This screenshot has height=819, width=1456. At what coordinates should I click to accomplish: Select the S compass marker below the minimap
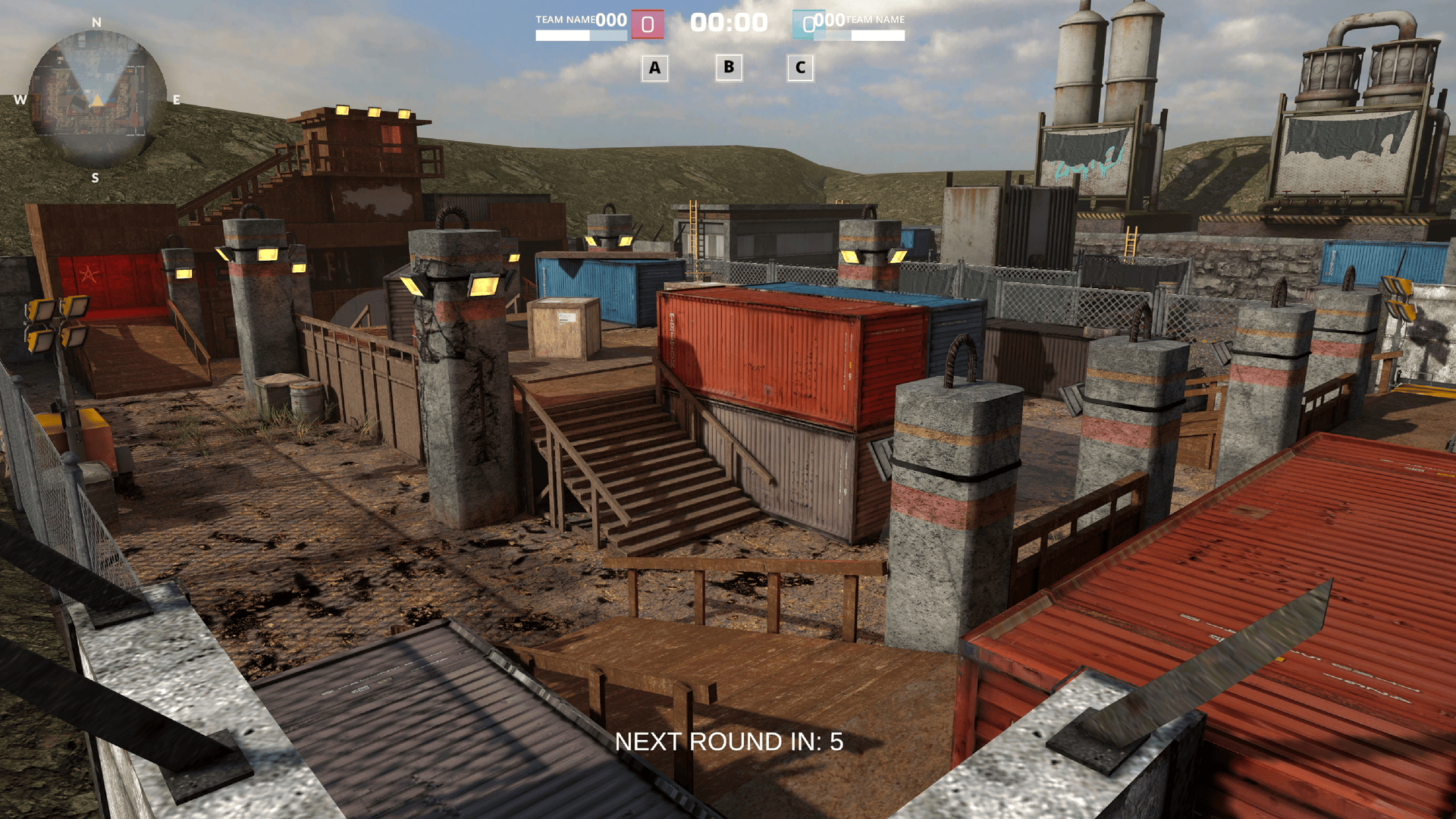point(95,177)
